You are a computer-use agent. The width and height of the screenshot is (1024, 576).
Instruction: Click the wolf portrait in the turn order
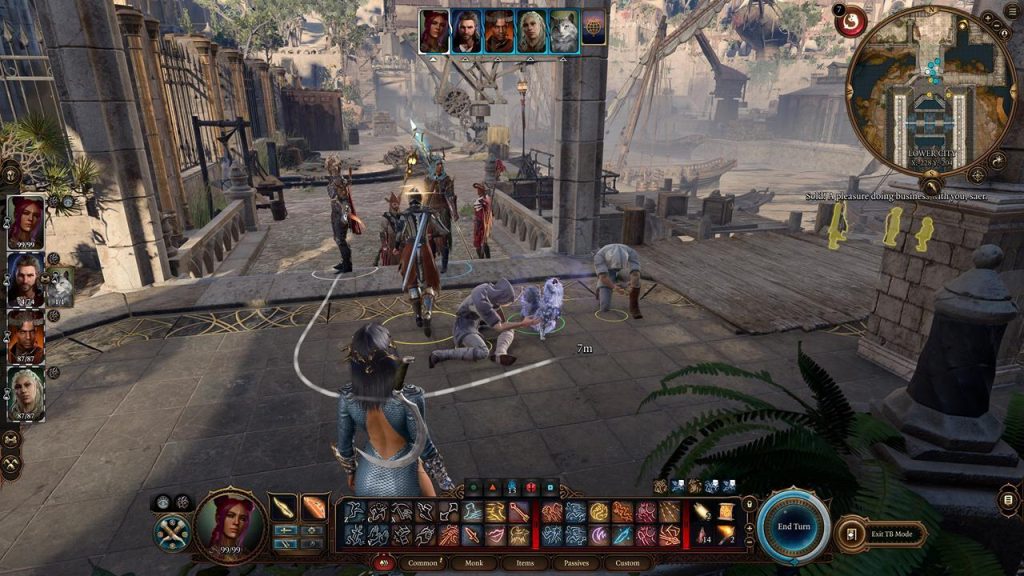point(563,31)
